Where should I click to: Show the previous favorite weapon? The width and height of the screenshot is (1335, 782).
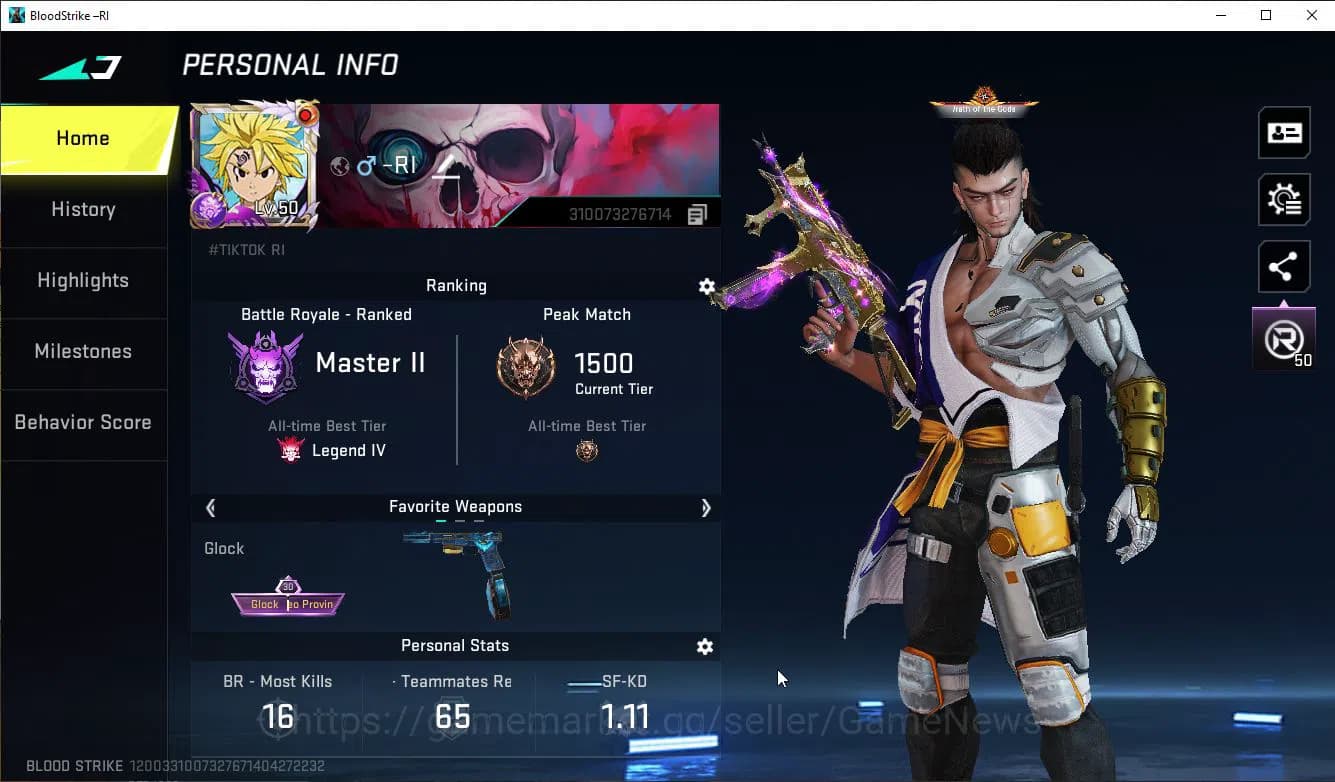pyautogui.click(x=210, y=507)
